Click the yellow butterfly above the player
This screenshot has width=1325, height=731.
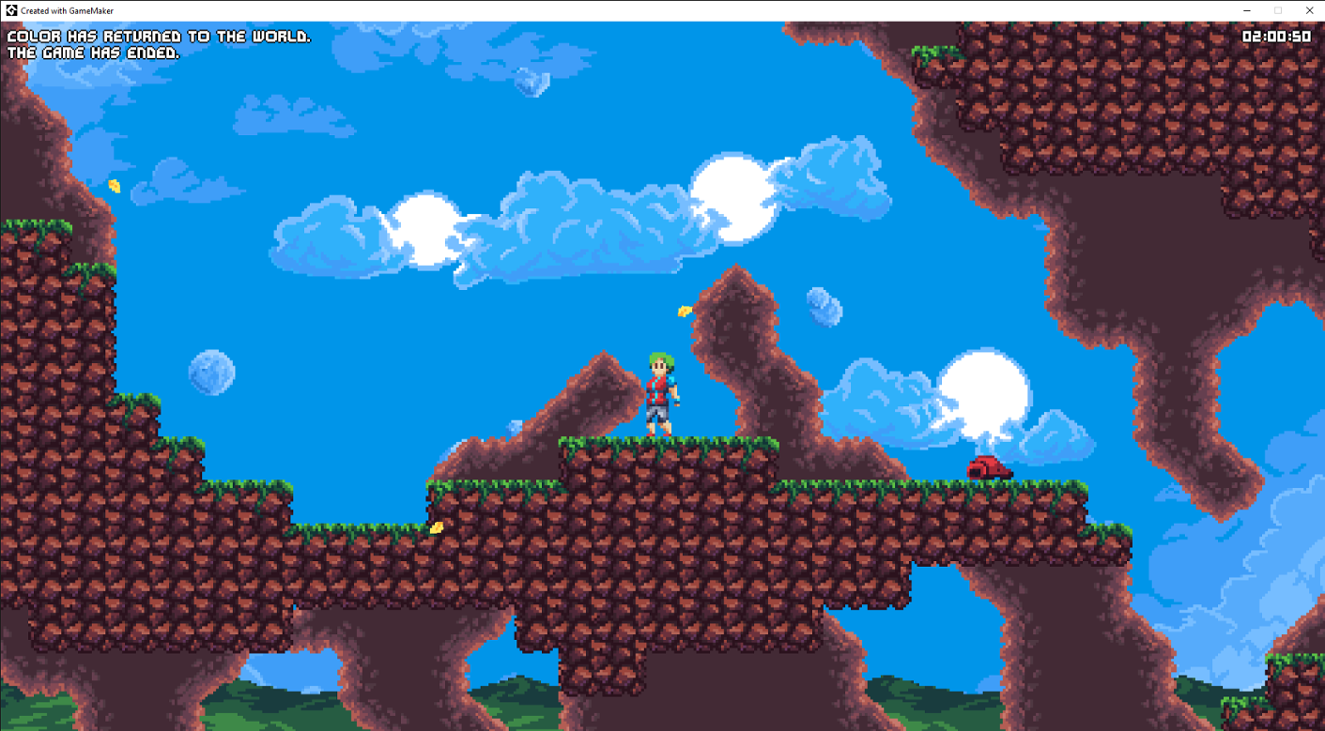click(685, 310)
